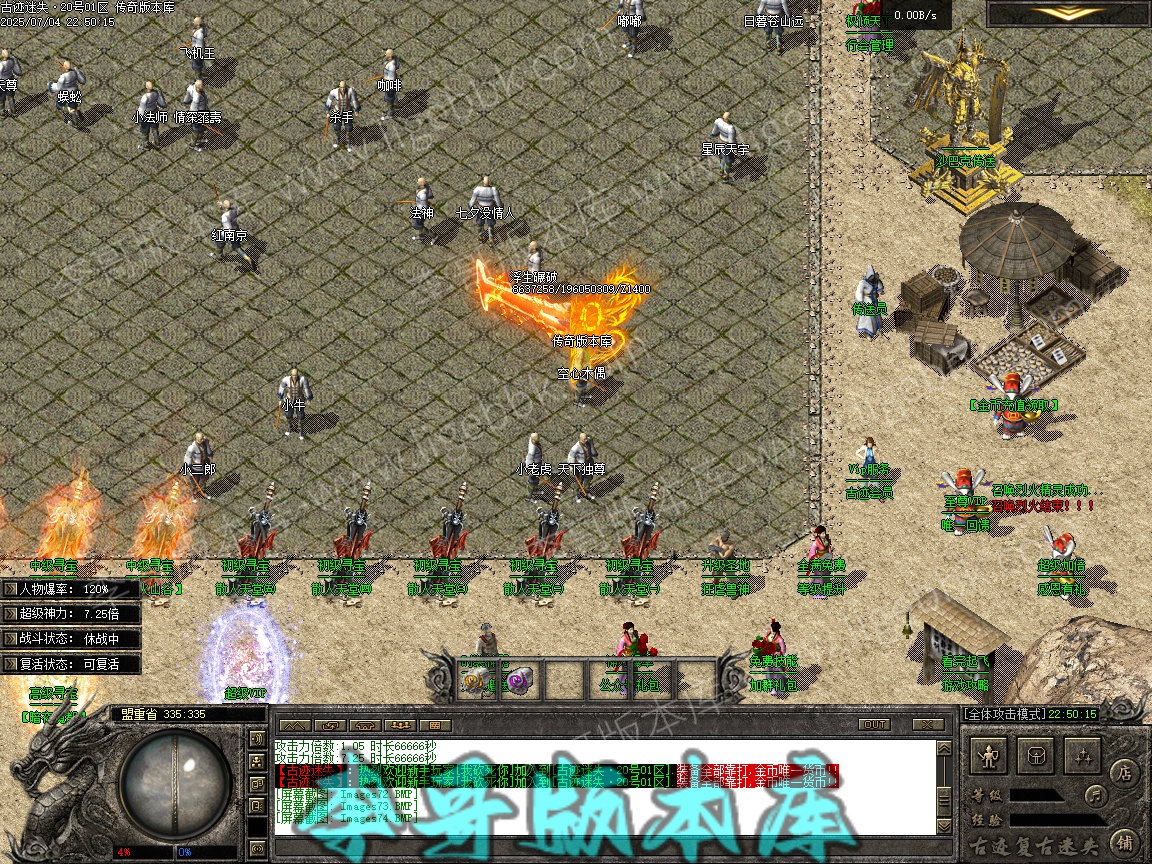The image size is (1152, 864).
Task: Use the orange swirl scroll in belt
Action: 473,681
